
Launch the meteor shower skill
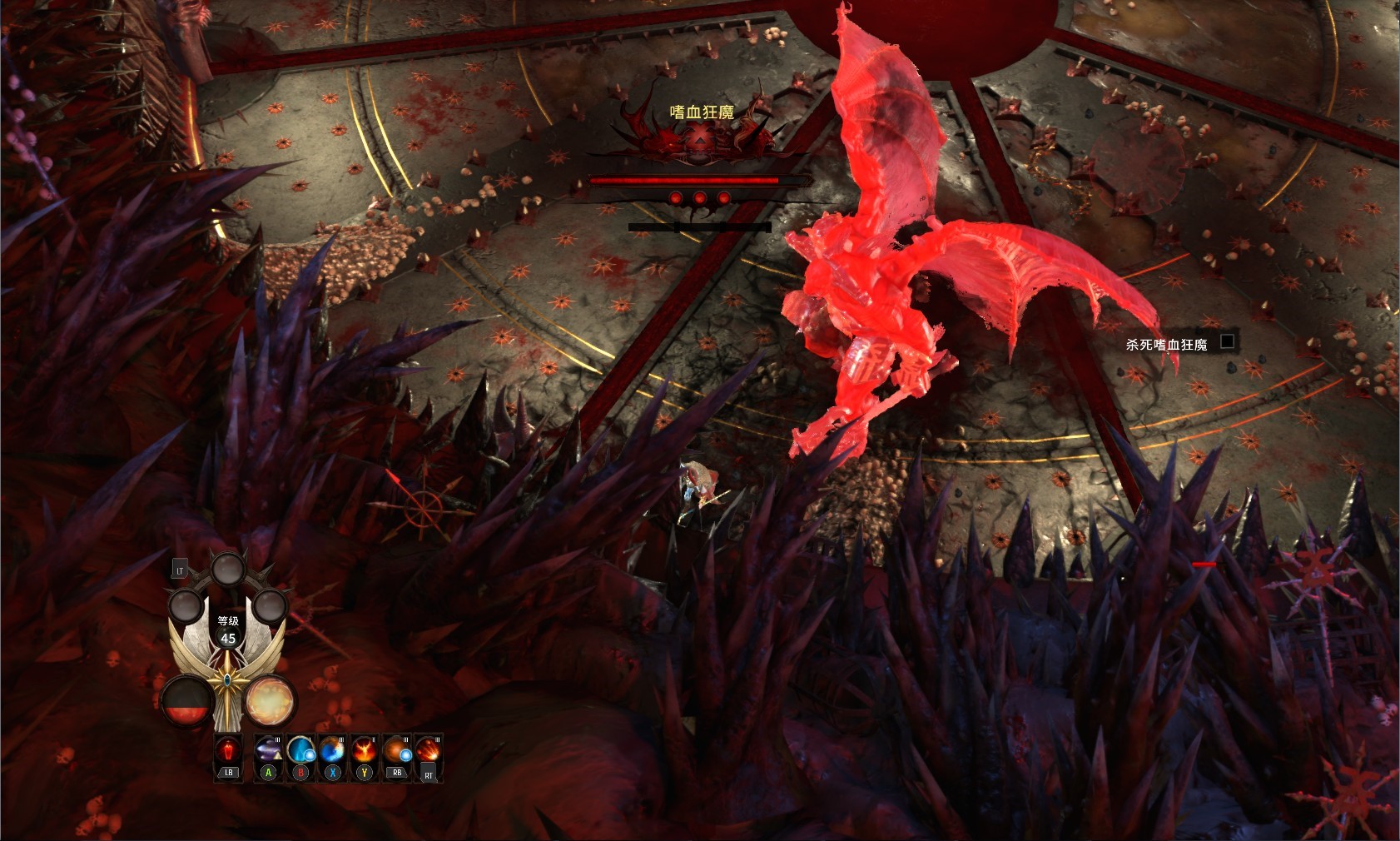(428, 751)
